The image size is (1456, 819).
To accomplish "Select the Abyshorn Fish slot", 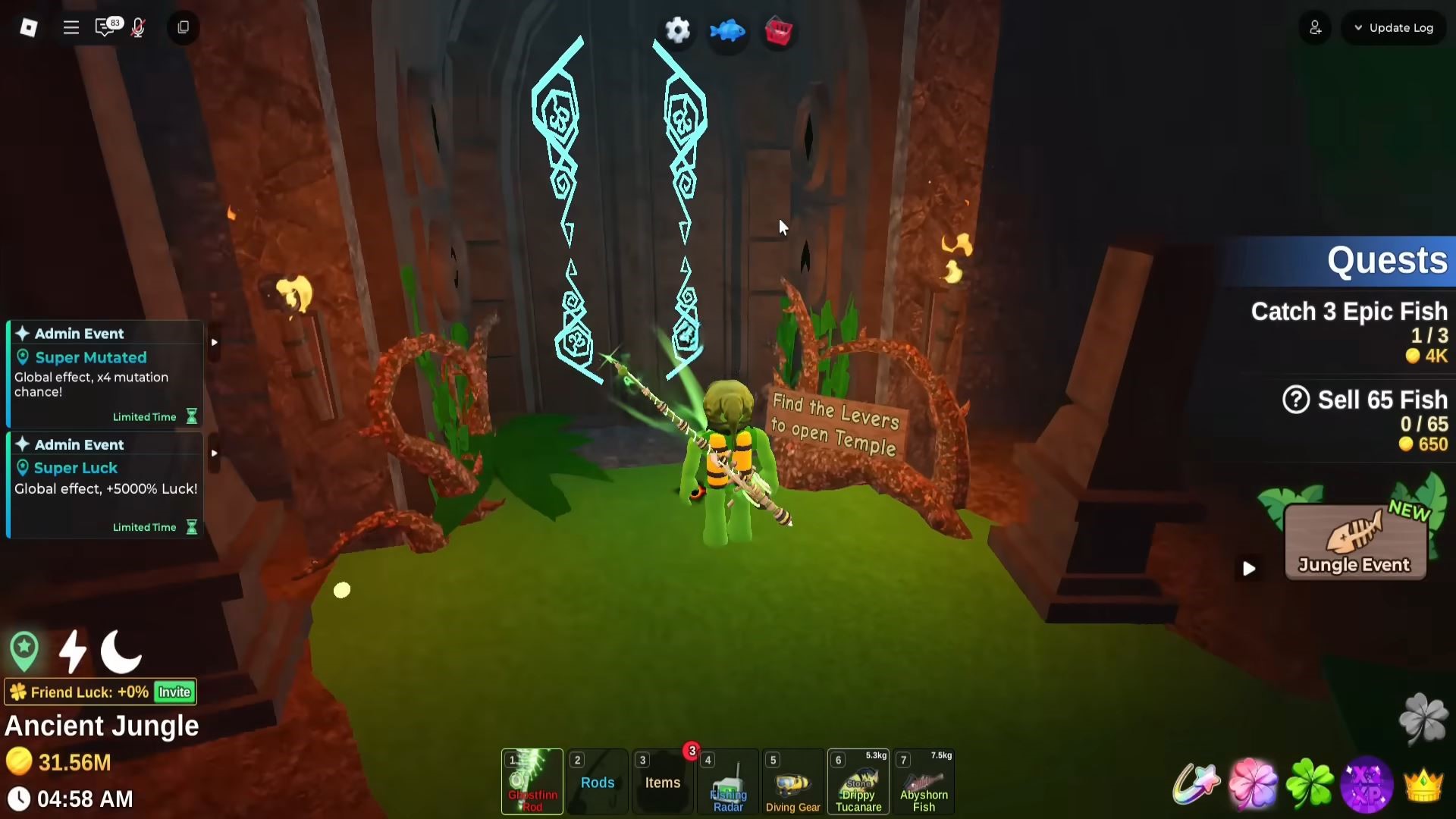I will click(x=924, y=782).
